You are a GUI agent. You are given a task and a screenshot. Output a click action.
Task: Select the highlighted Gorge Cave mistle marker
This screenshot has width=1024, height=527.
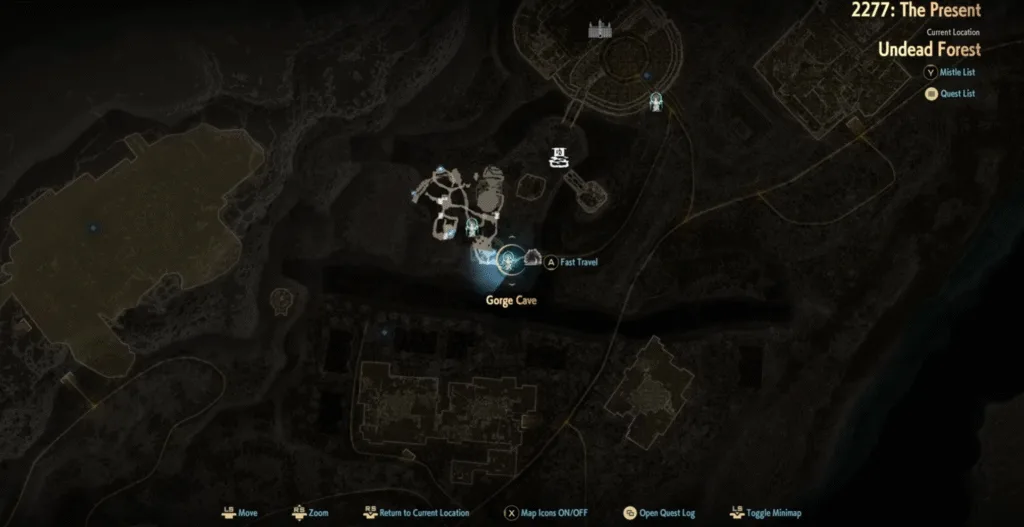pos(510,262)
